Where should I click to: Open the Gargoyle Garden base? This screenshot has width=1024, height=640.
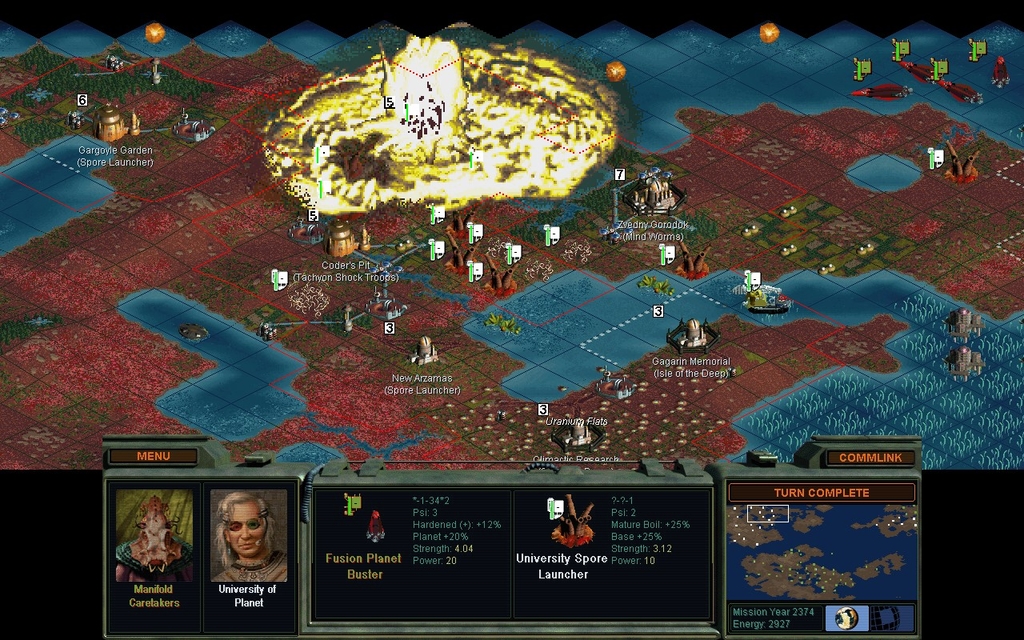(113, 124)
